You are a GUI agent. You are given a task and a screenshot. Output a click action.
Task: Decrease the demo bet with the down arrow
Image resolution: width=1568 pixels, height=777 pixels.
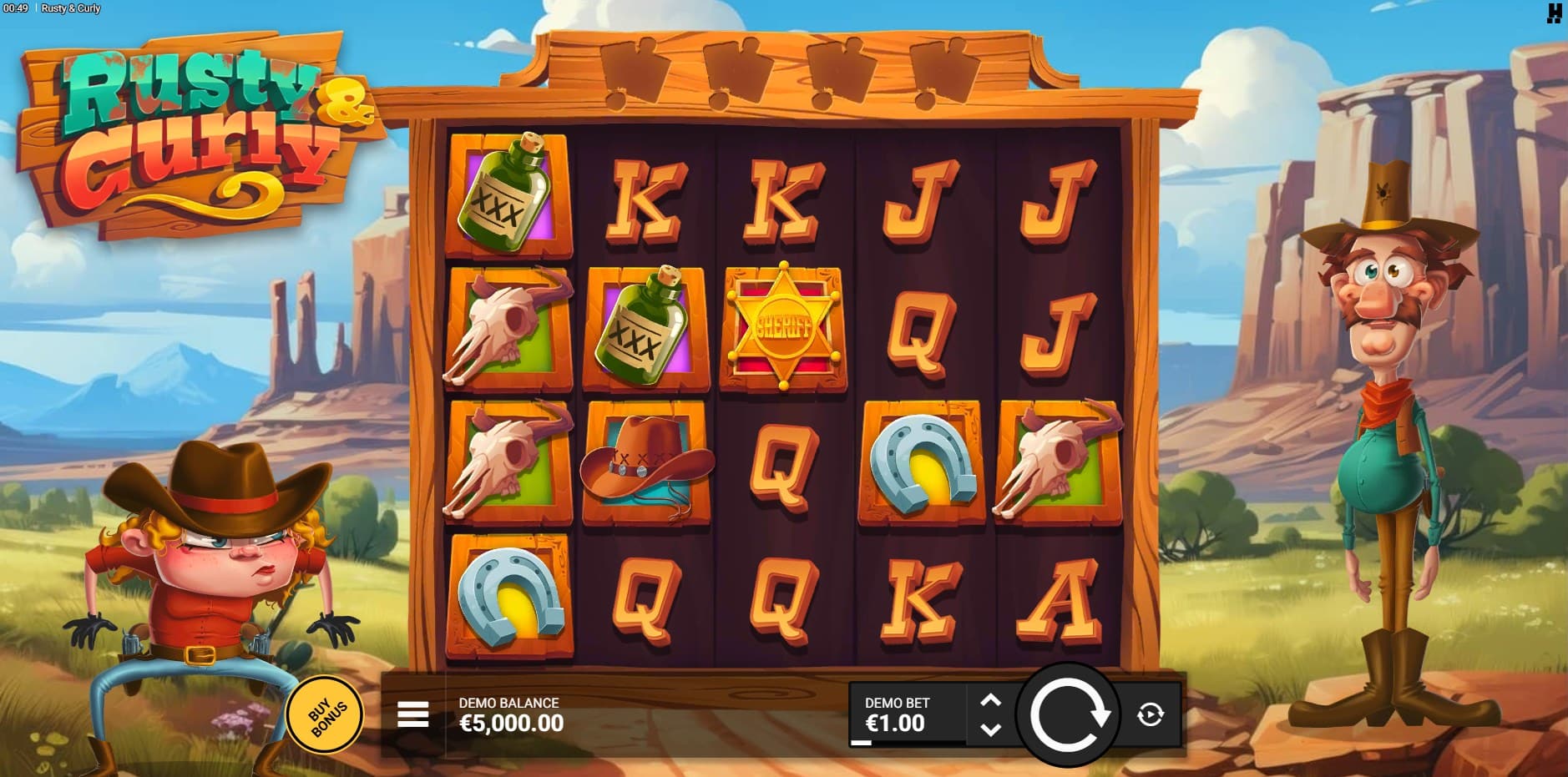(990, 729)
